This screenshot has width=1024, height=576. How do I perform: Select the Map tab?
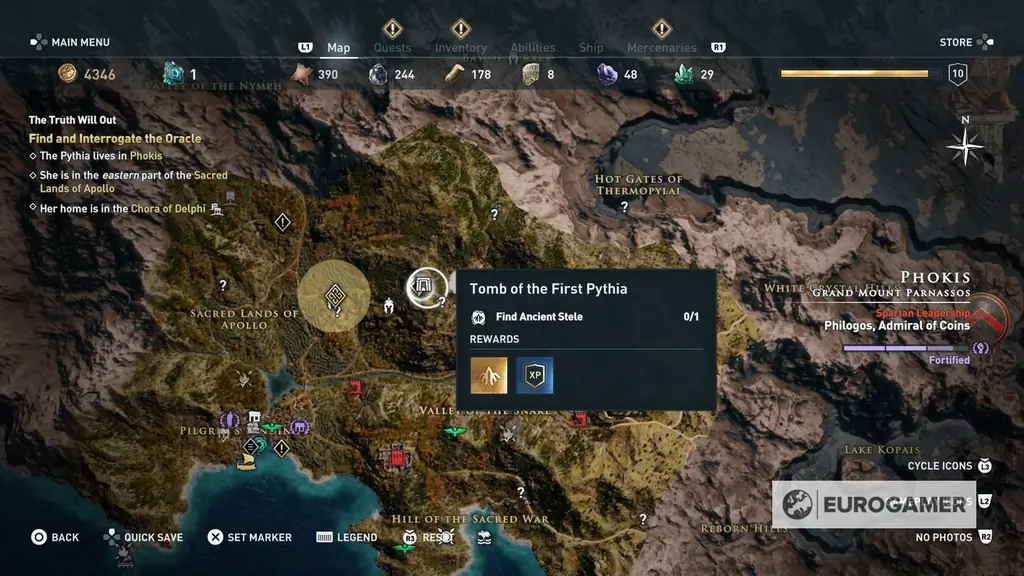click(x=339, y=48)
